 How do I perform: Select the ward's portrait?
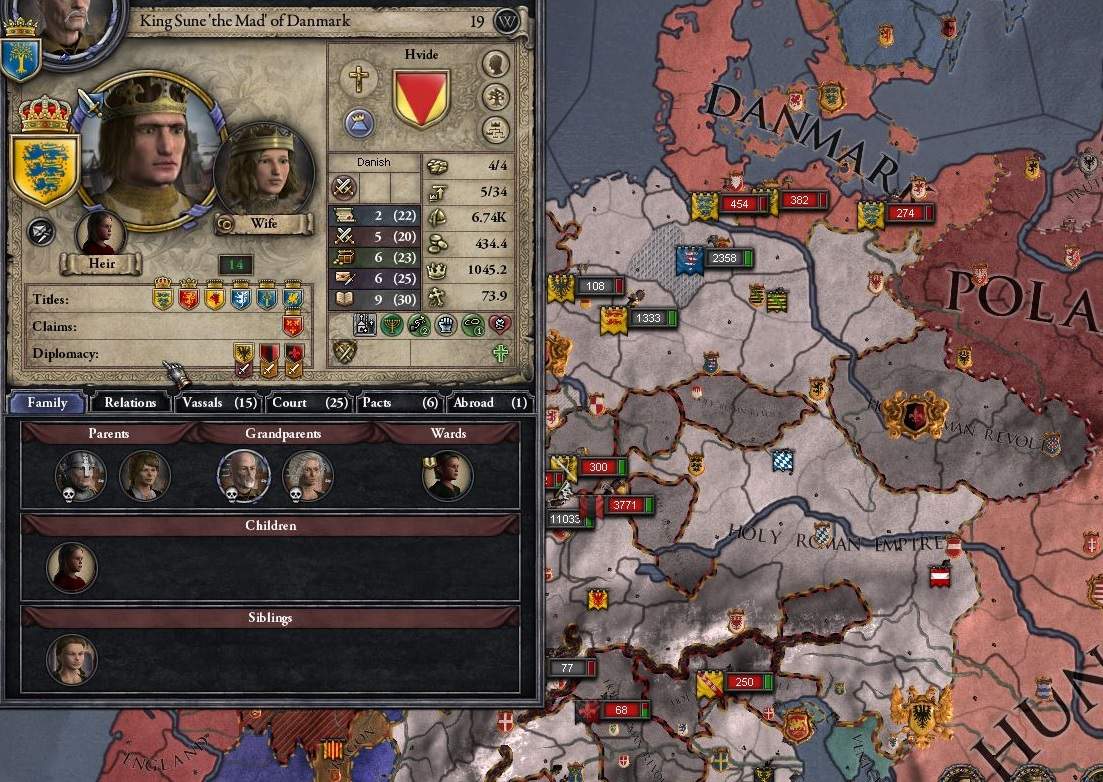447,475
